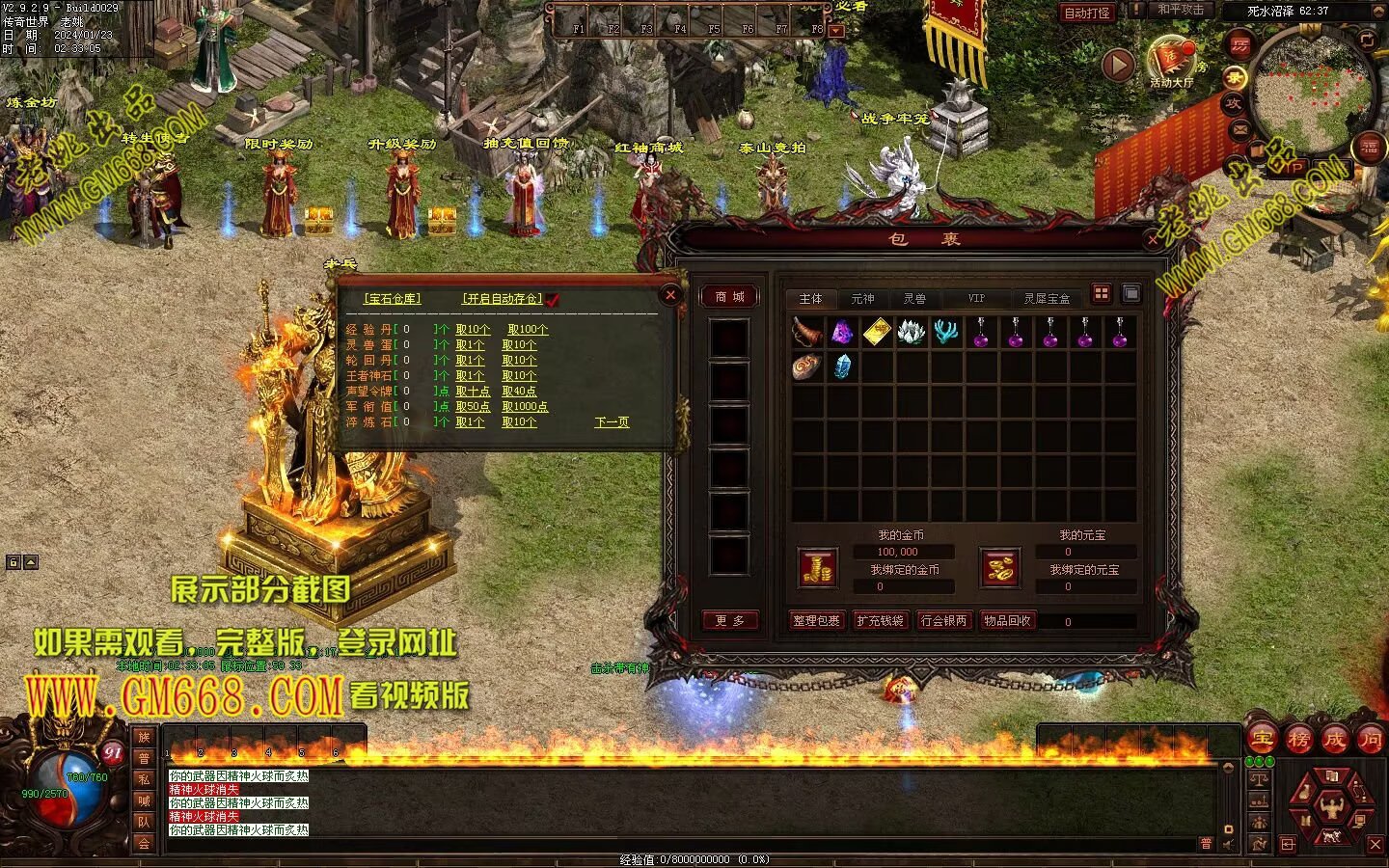Withdraw 100 经验丹 via the 取100个 link
The width and height of the screenshot is (1389, 868).
click(528, 330)
